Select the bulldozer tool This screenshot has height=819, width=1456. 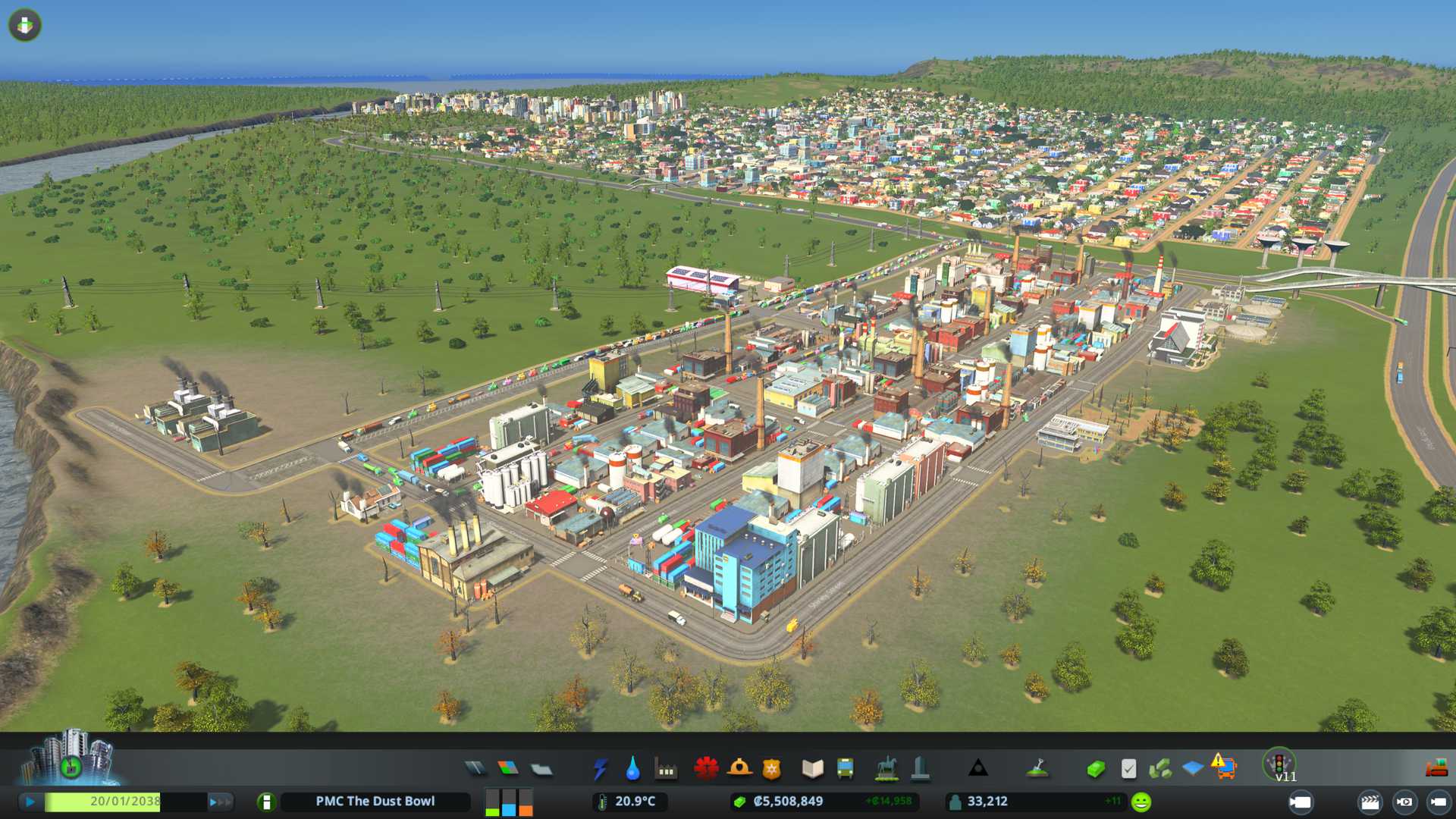(1436, 769)
